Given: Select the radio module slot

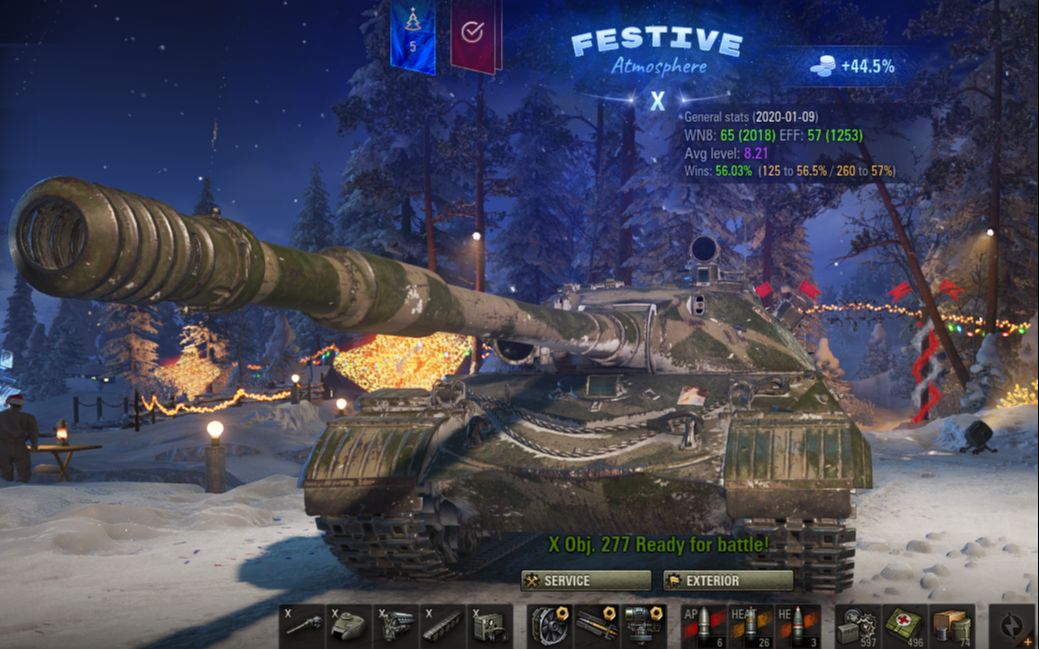Looking at the screenshot, I should pyautogui.click(x=490, y=626).
